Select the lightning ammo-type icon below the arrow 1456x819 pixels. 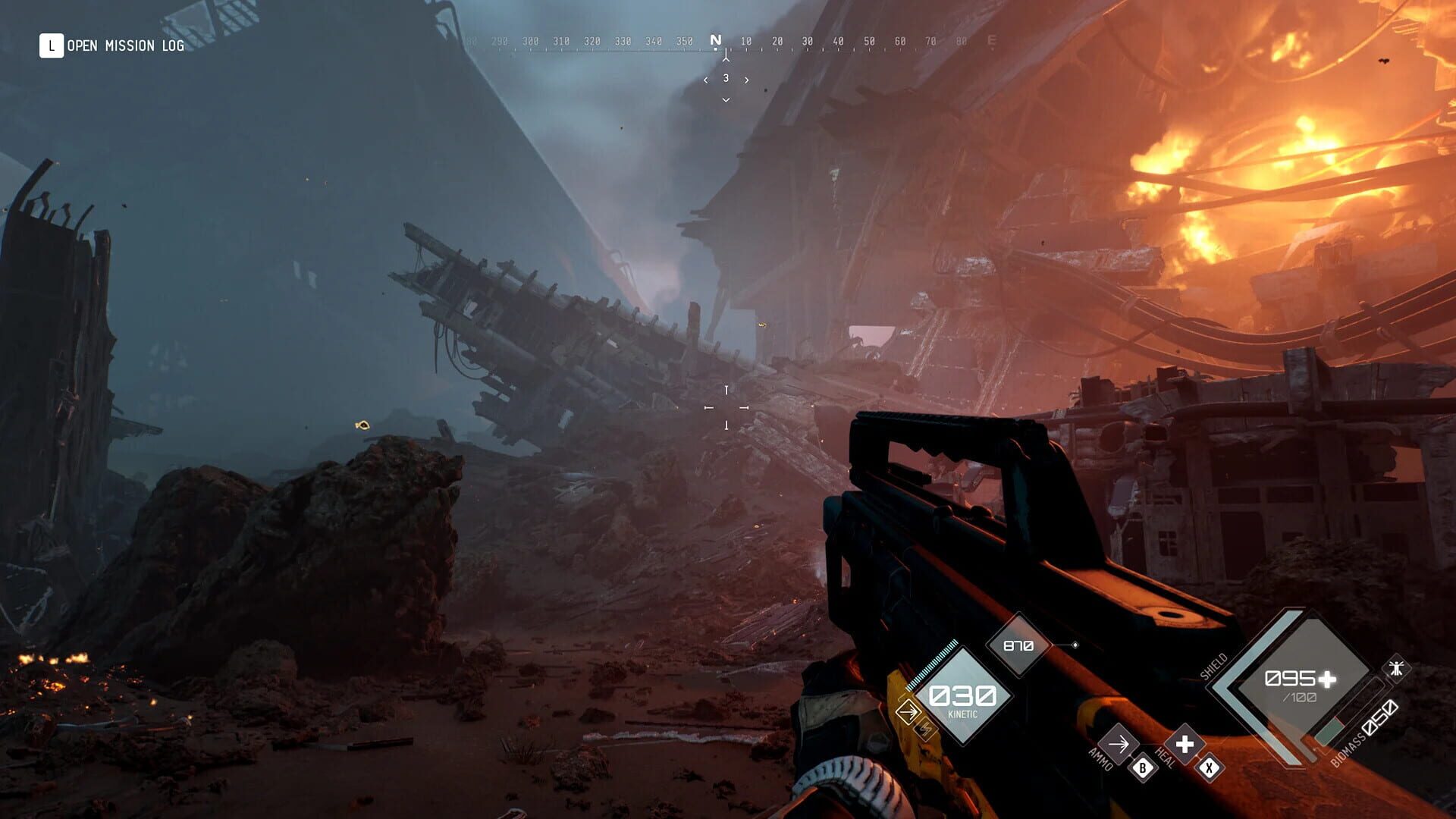[925, 730]
